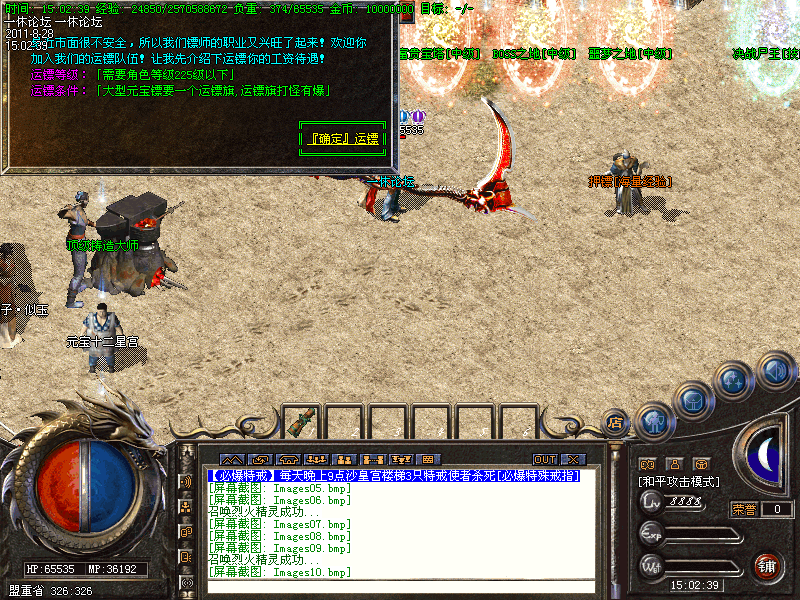
Task: Open the character equipment panel
Action: [655, 421]
